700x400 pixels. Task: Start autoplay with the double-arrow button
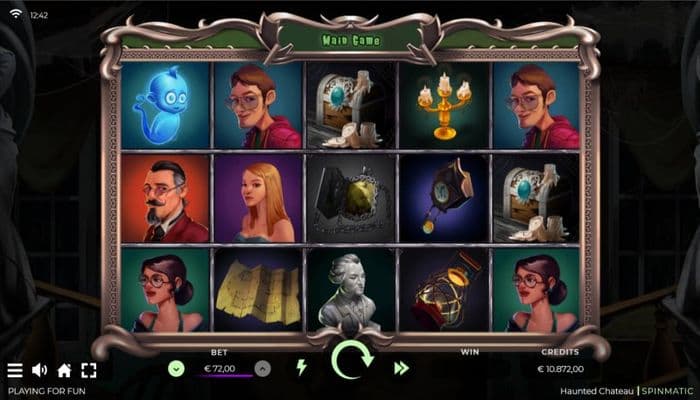(401, 368)
